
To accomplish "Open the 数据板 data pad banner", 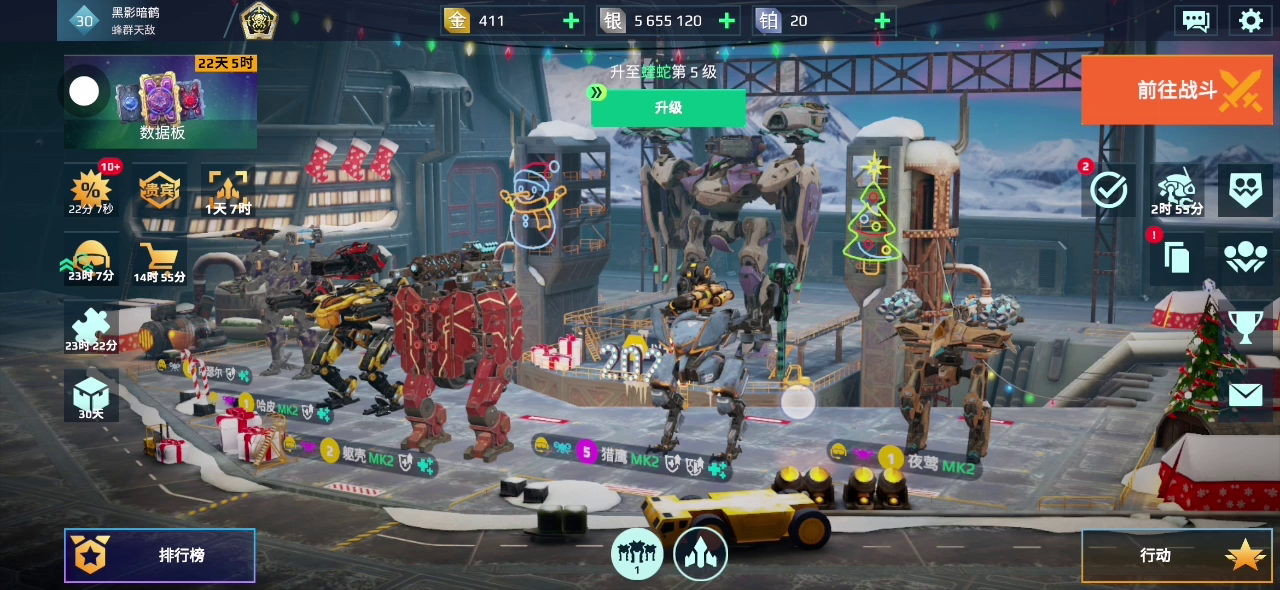I will [x=161, y=101].
